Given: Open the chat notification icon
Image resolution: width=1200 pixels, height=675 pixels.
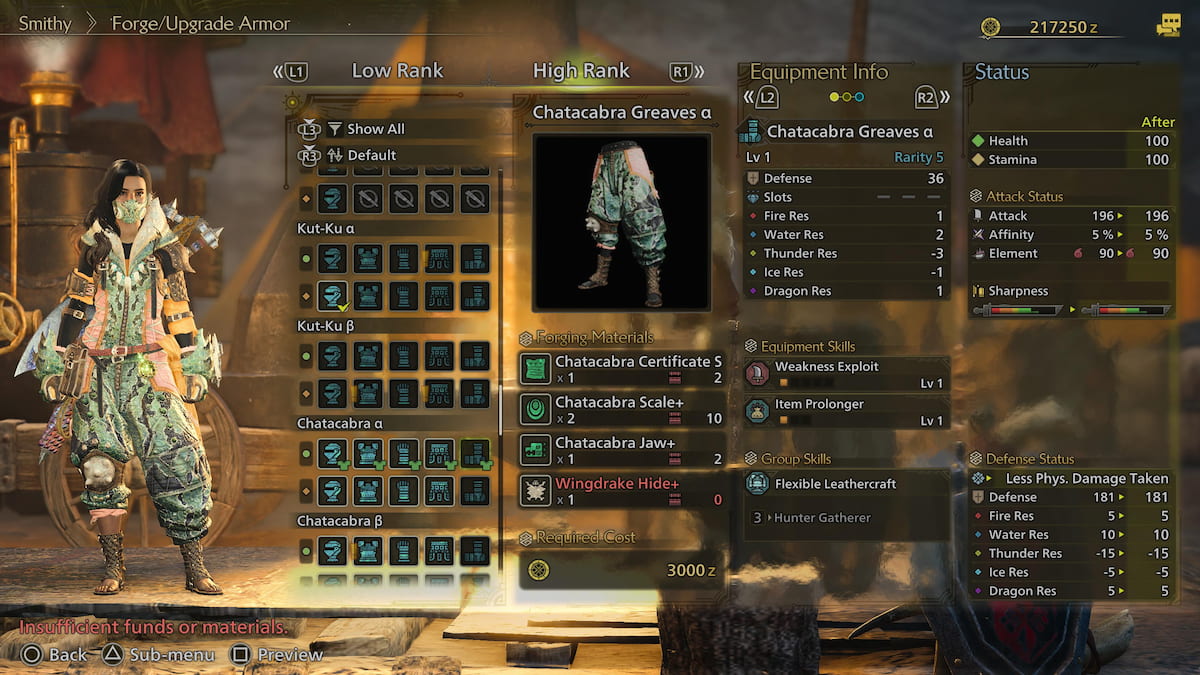Looking at the screenshot, I should pyautogui.click(x=1167, y=27).
